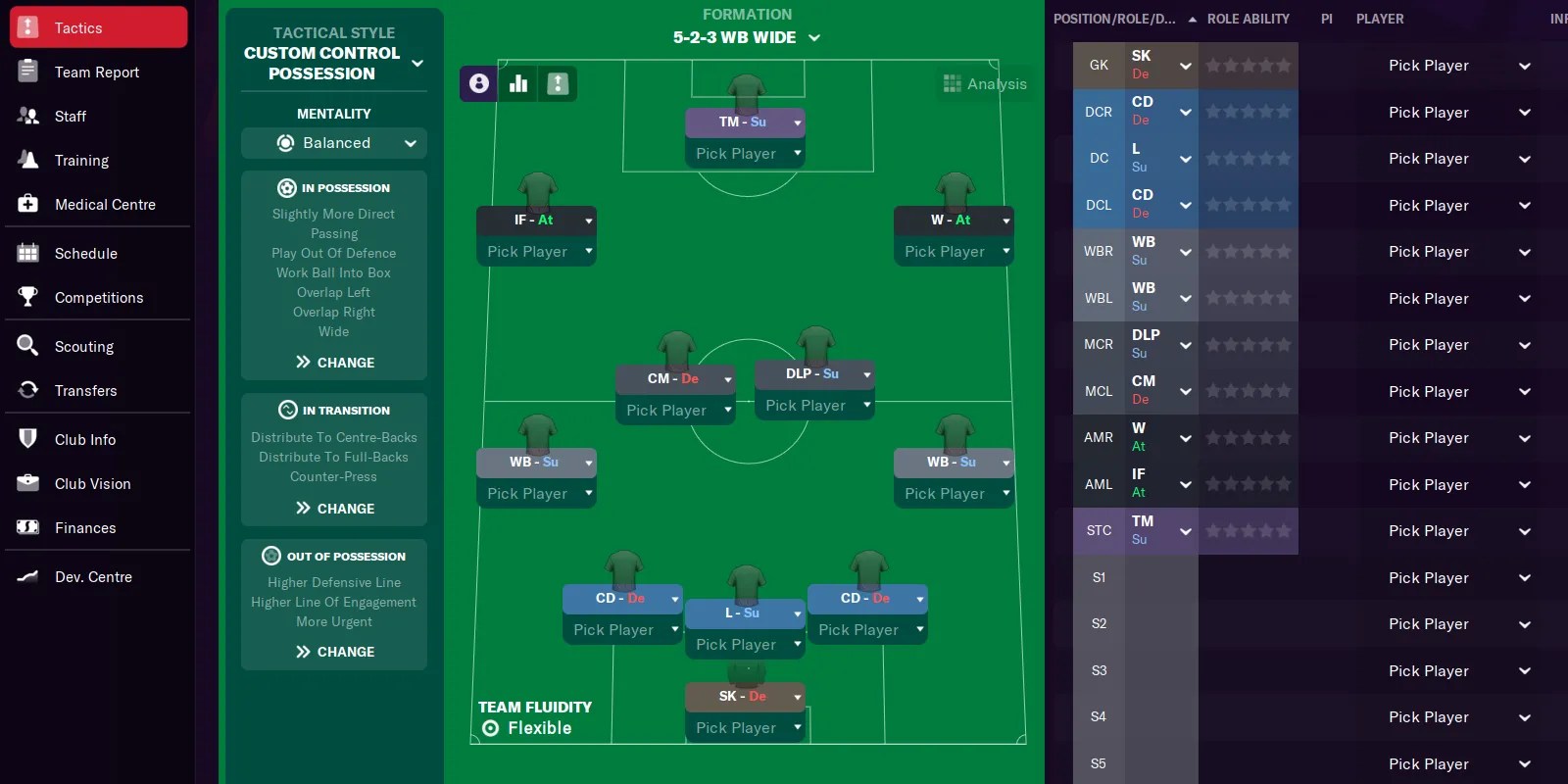This screenshot has width=1568, height=784.
Task: Toggle the movement arrows pitch view
Action: click(x=558, y=83)
